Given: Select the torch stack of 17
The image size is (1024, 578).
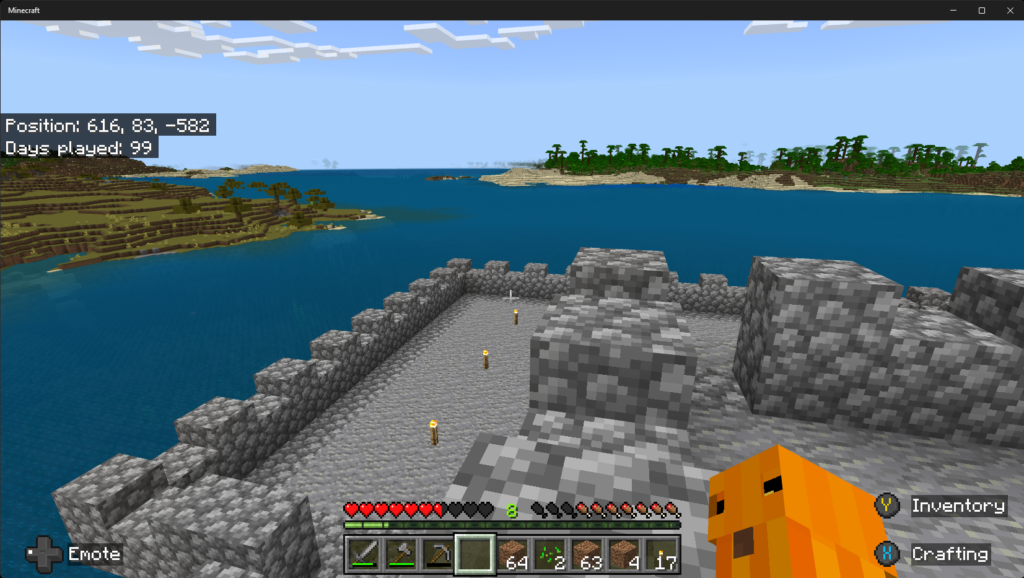Looking at the screenshot, I should (x=661, y=553).
